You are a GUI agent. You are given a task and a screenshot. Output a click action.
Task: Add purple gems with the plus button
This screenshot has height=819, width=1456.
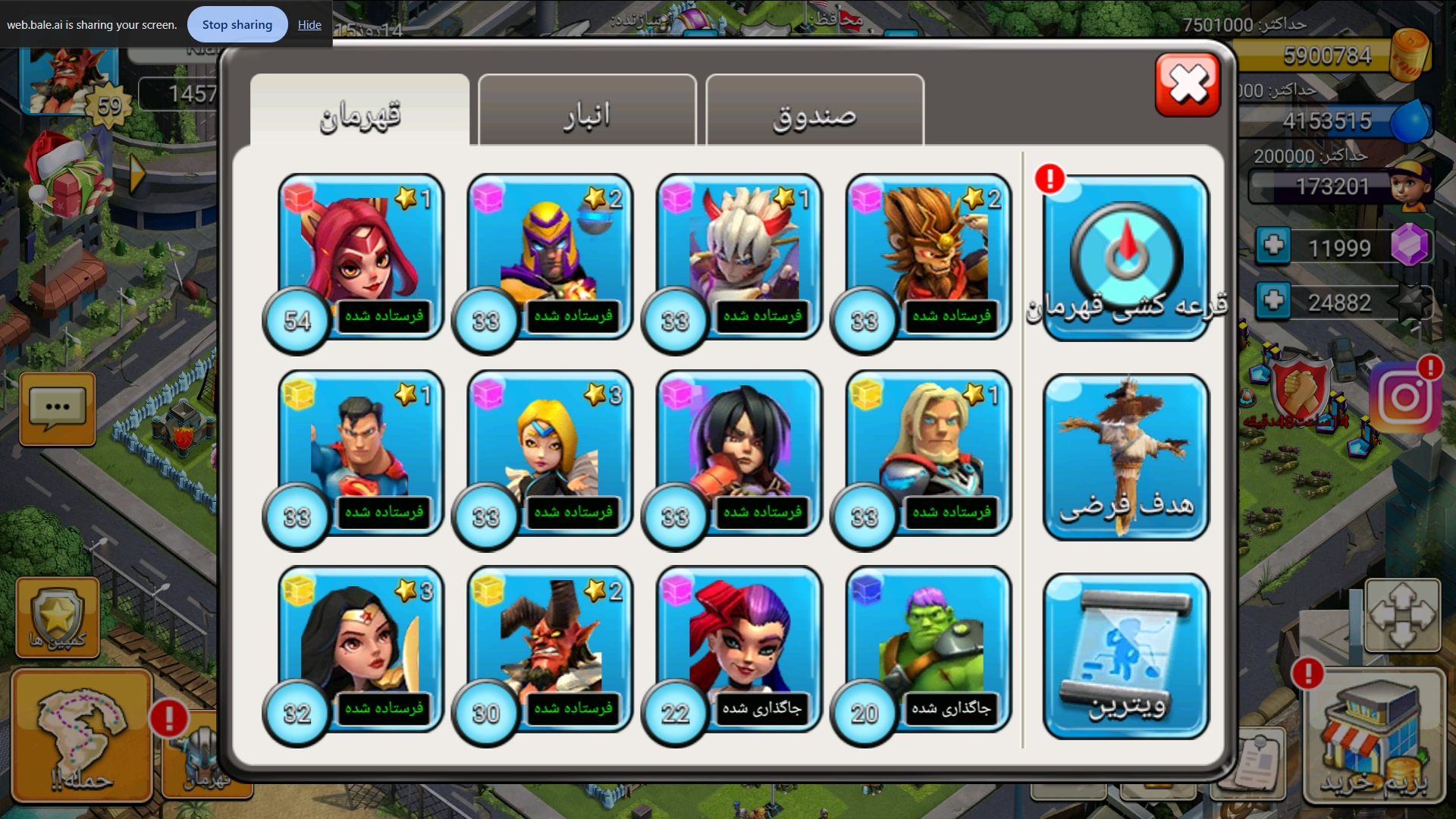point(1273,246)
